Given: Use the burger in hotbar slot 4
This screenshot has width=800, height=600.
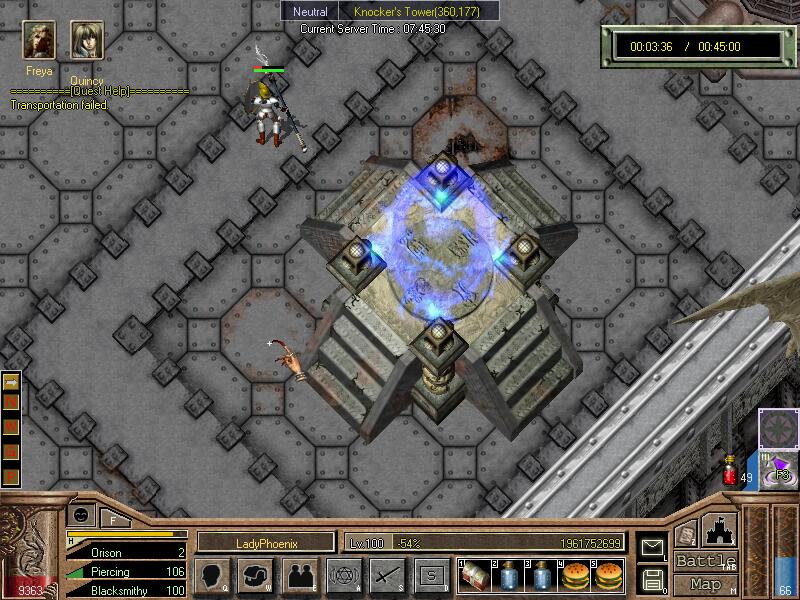Looking at the screenshot, I should point(576,576).
